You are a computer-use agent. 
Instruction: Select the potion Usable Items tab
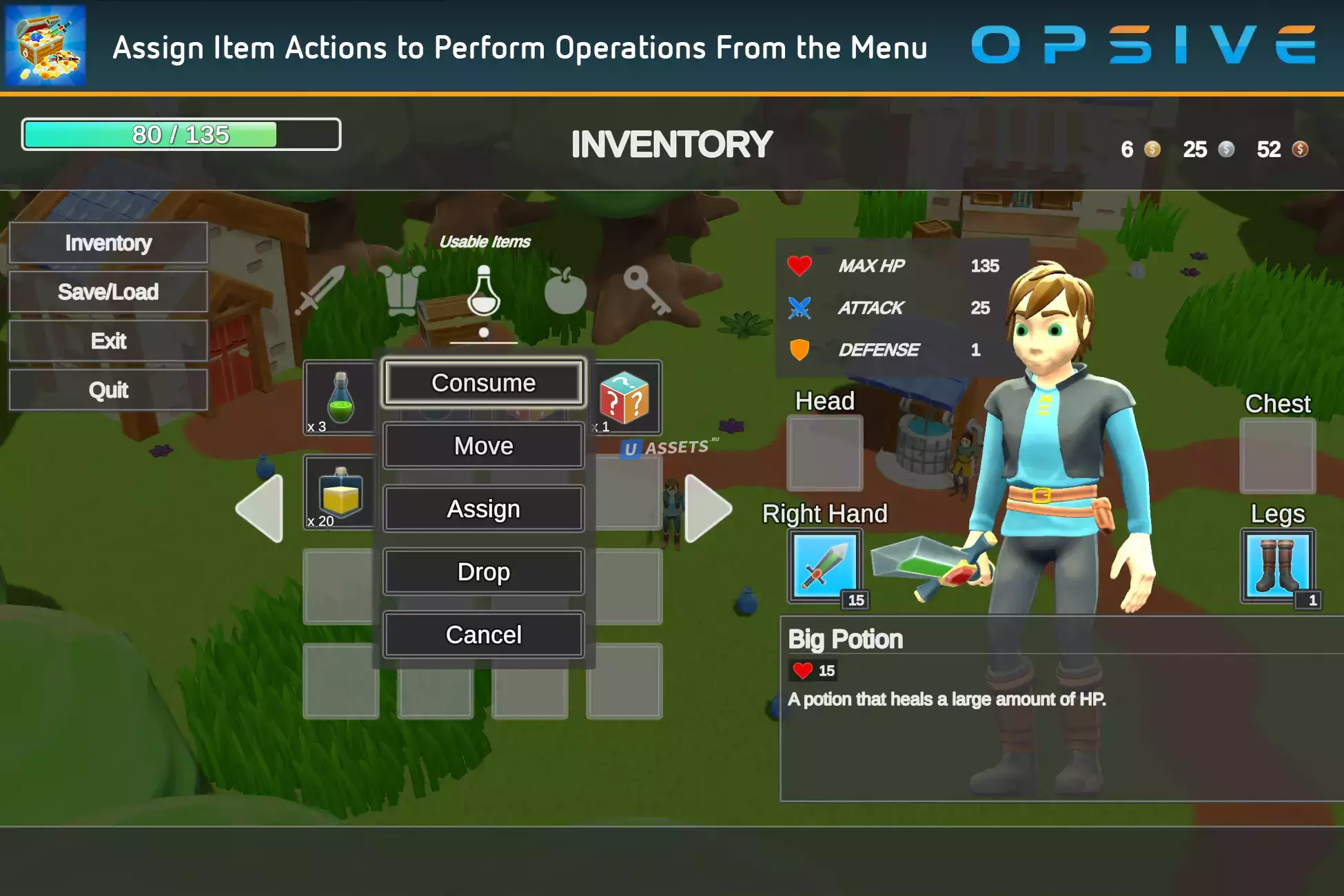click(484, 292)
